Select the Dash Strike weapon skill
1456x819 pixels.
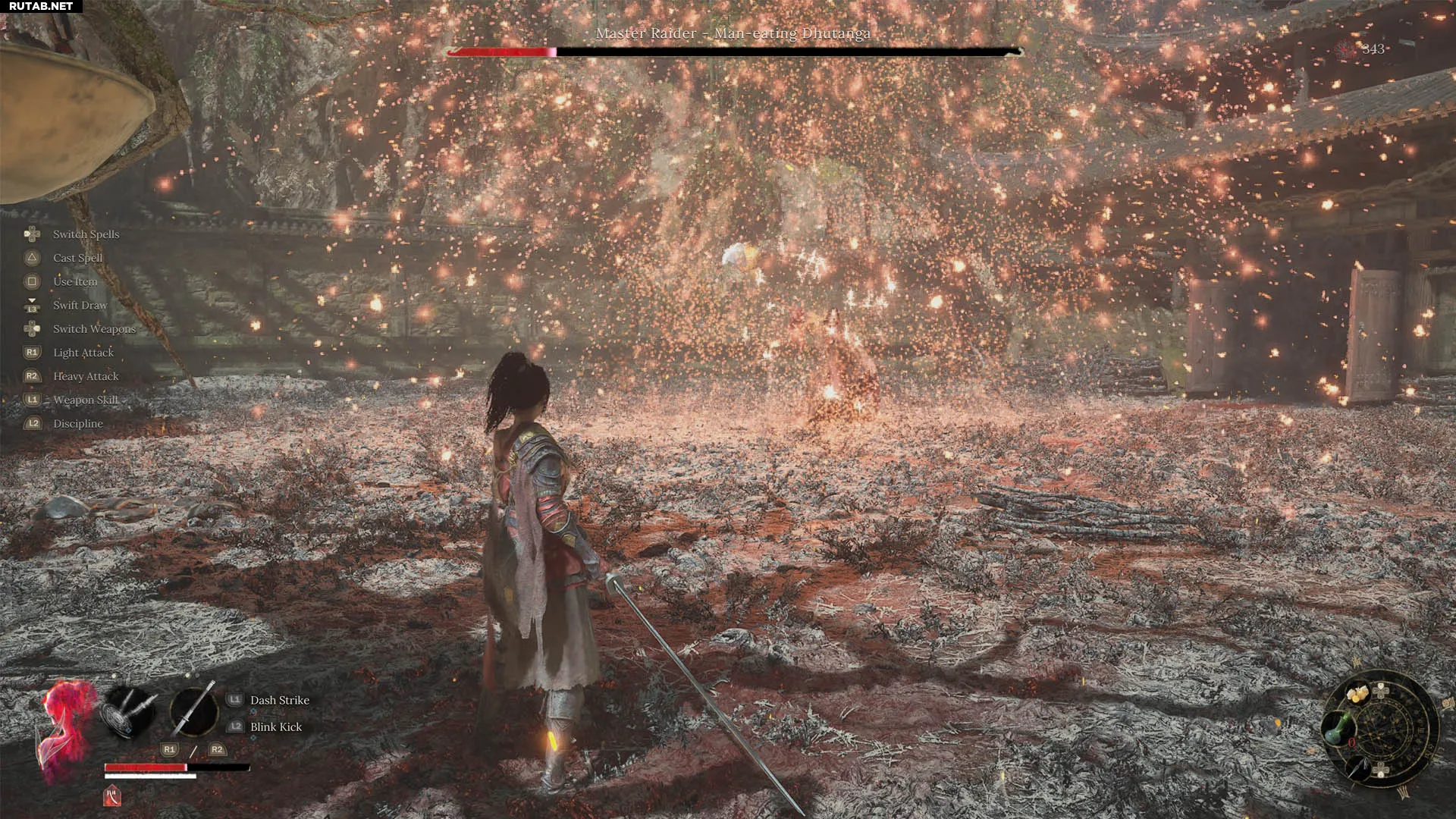click(x=279, y=700)
